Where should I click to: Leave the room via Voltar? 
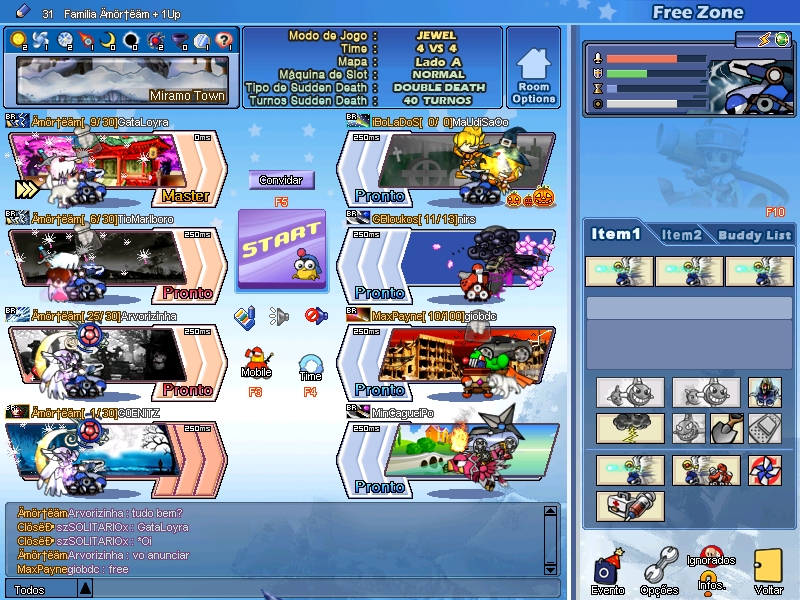click(x=768, y=569)
